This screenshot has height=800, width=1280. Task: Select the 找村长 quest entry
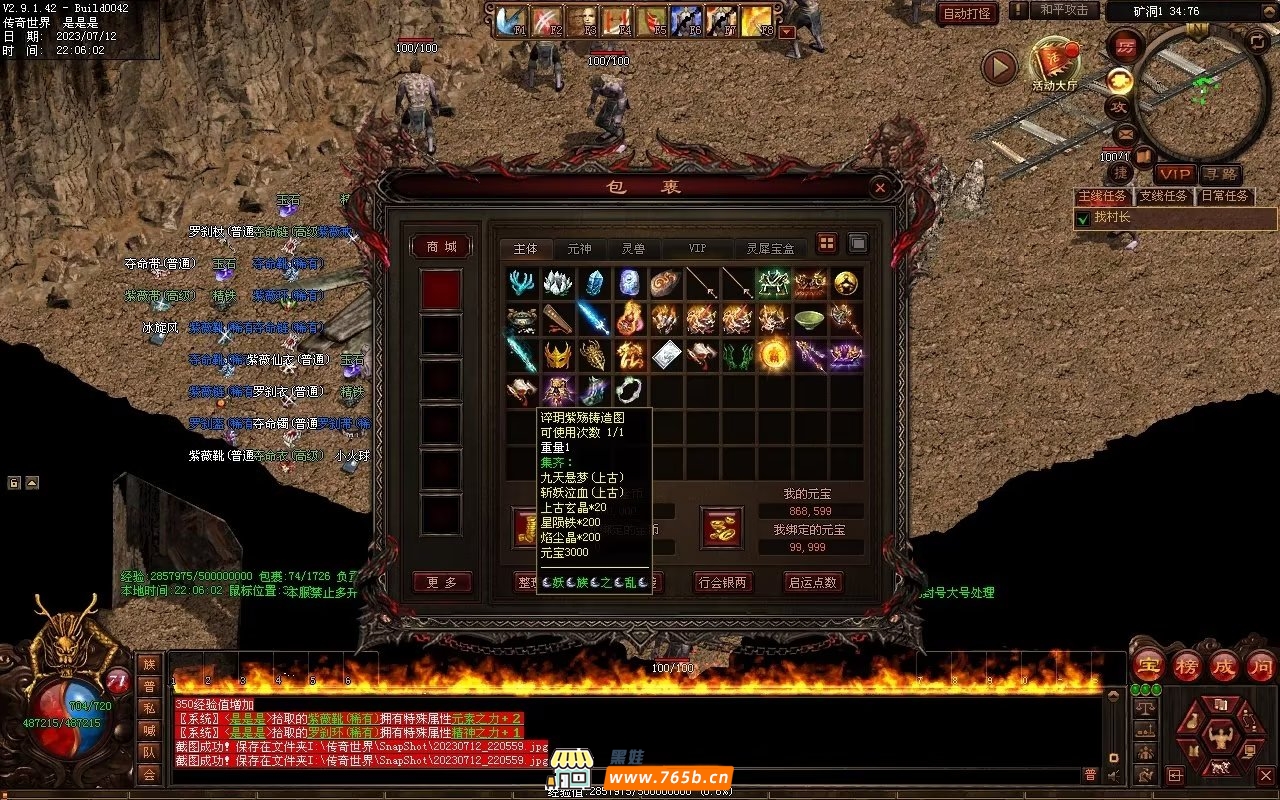[x=1112, y=217]
